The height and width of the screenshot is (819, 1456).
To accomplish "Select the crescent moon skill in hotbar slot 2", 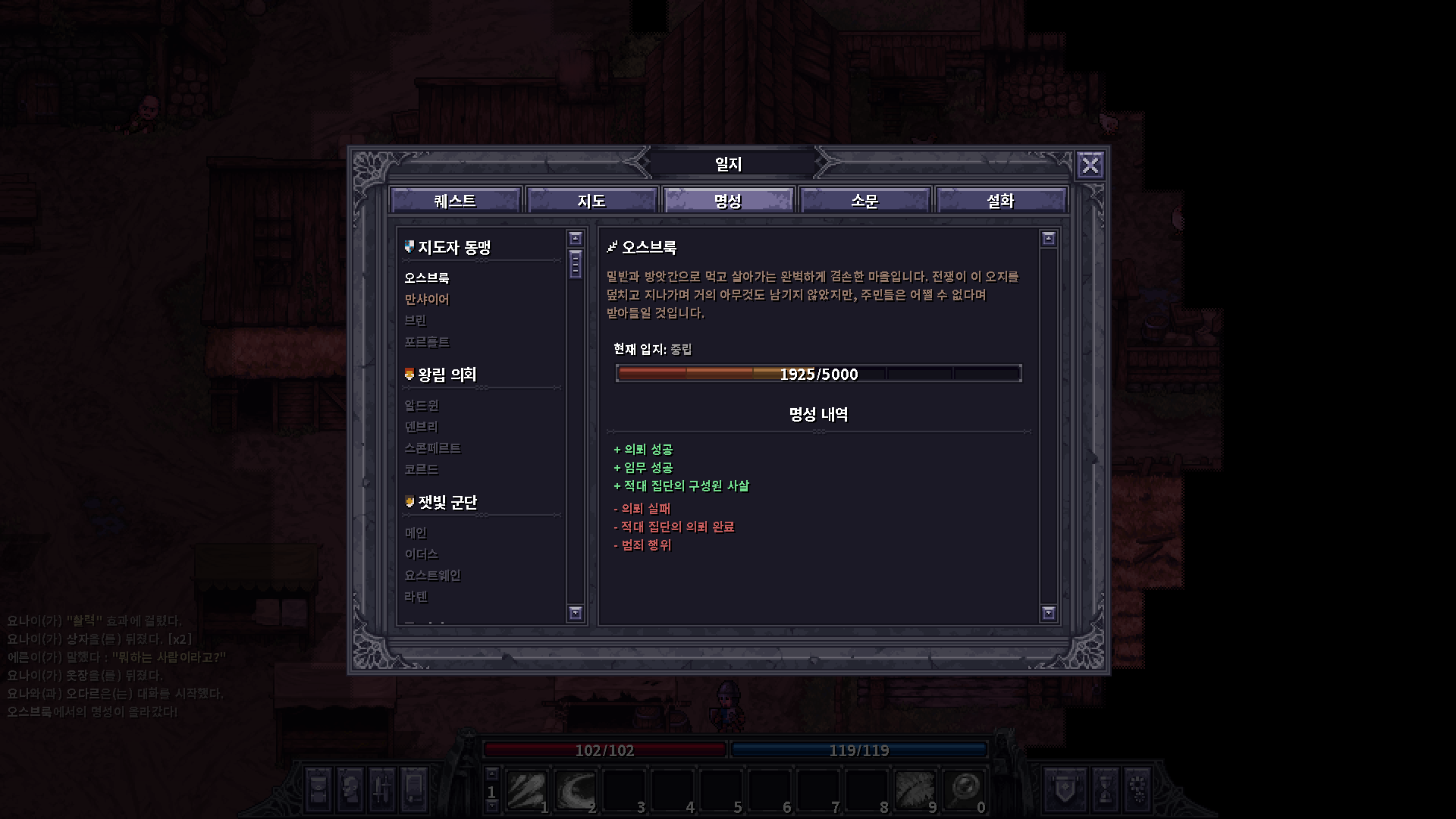I will coord(574,789).
